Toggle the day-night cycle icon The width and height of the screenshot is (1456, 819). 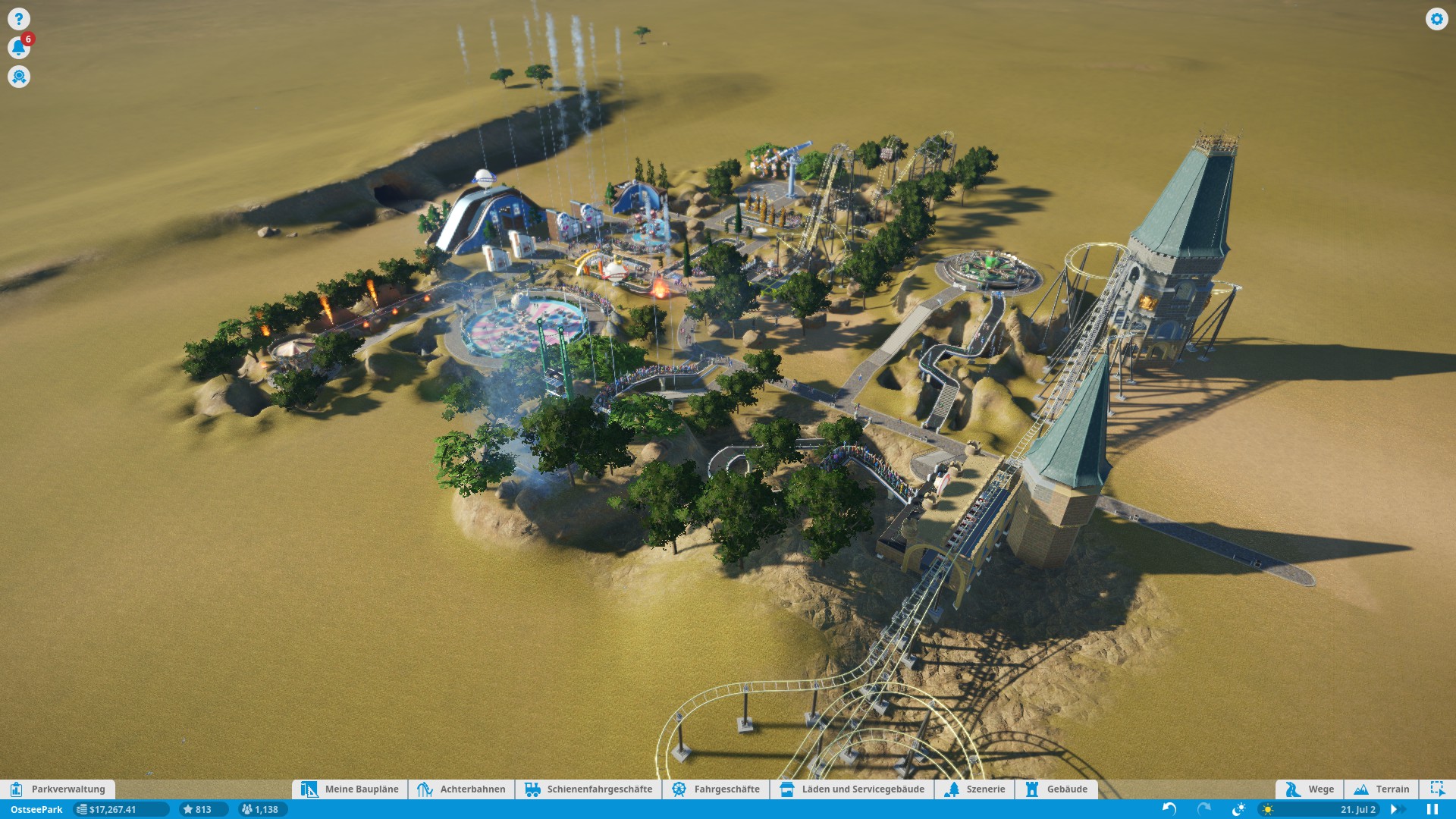1238,809
